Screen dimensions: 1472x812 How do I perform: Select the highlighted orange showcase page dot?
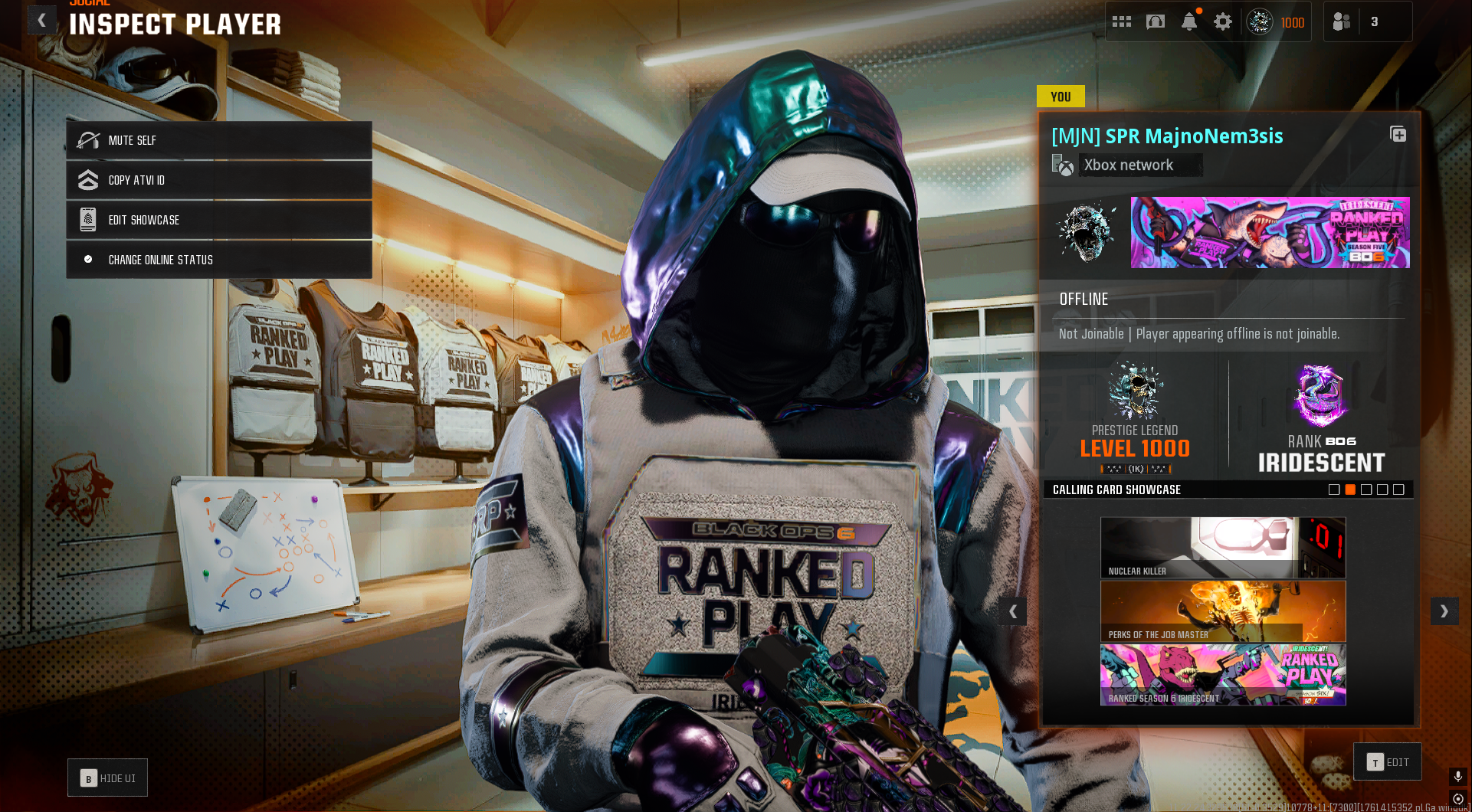coord(1350,489)
